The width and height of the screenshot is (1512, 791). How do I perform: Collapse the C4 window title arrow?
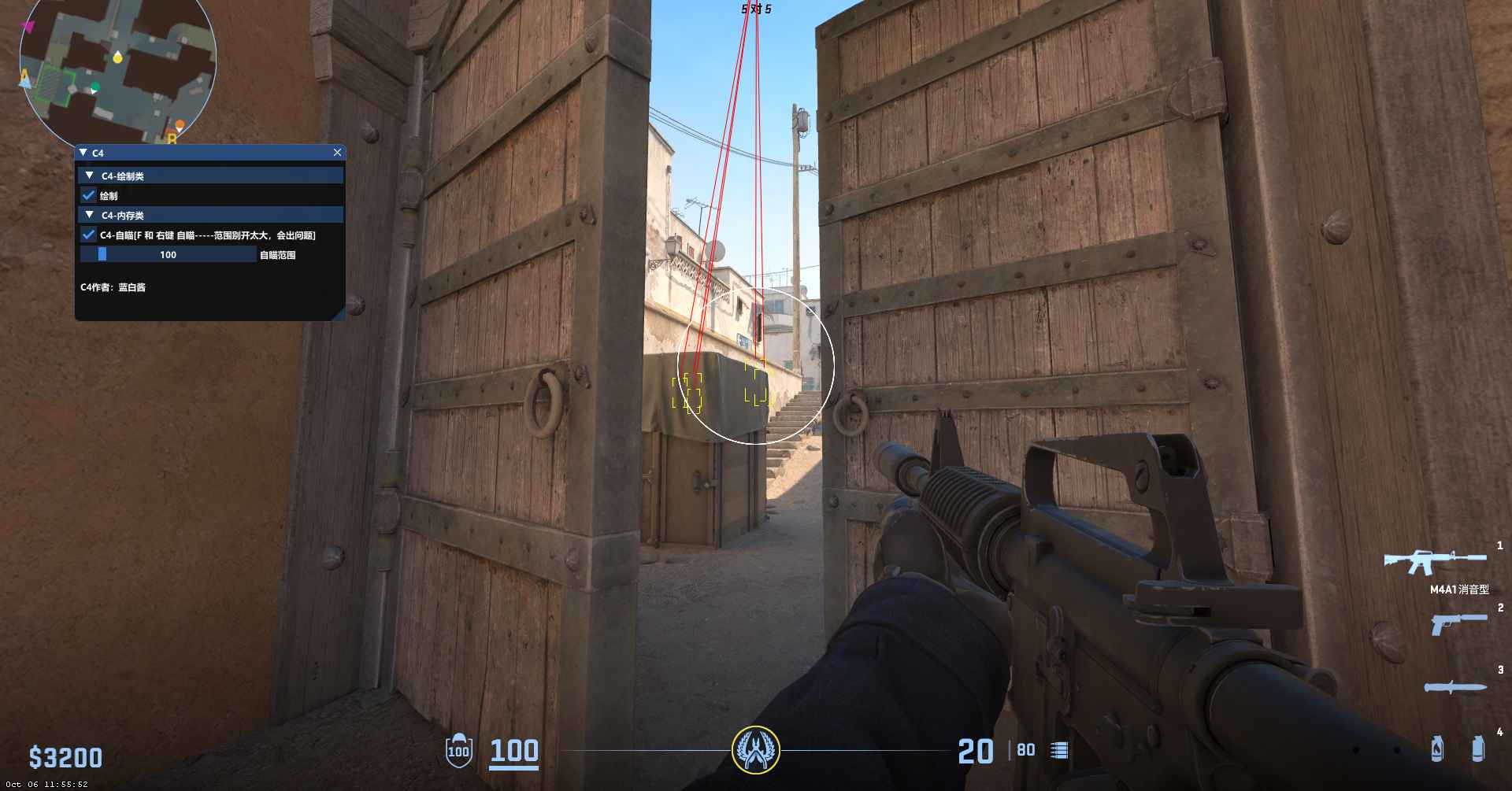click(x=83, y=153)
